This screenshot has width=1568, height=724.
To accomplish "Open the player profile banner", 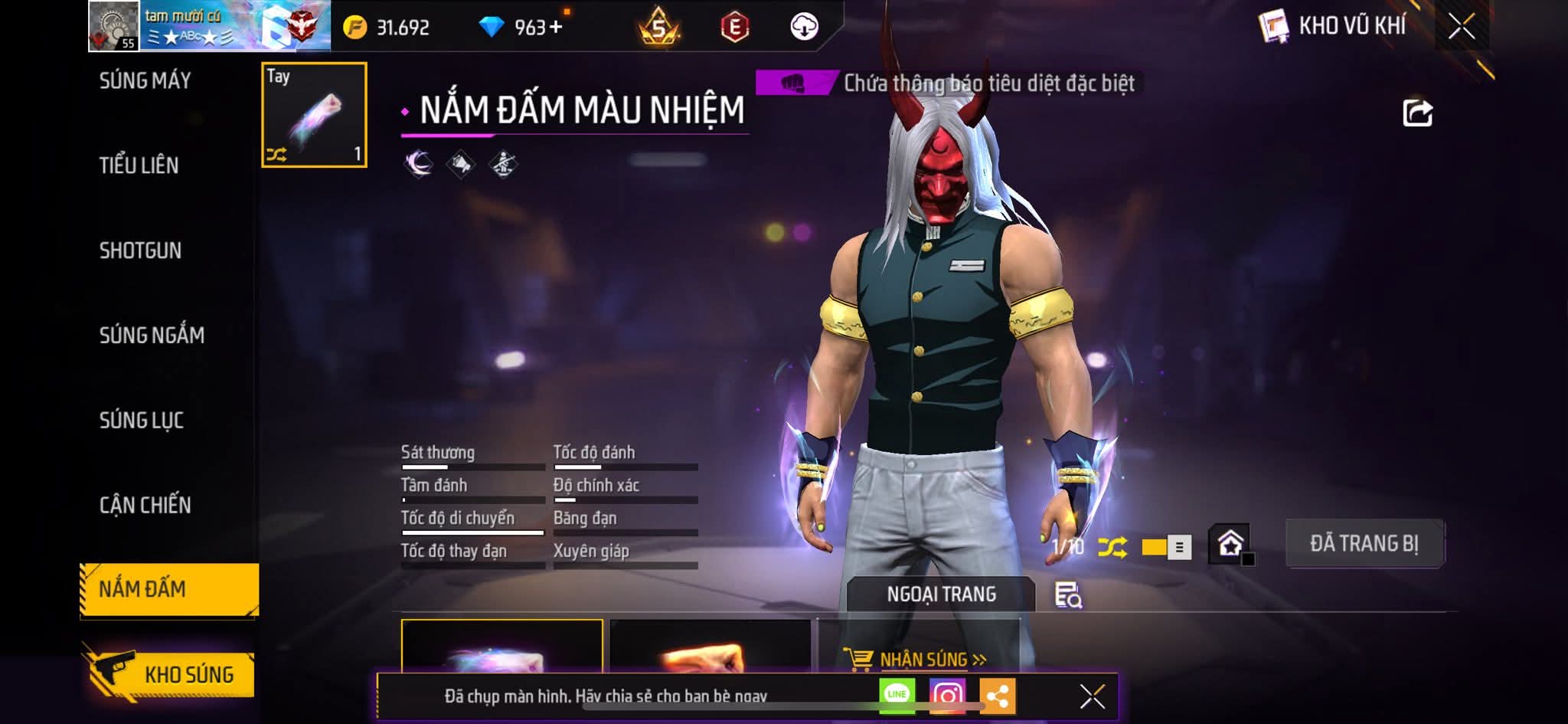I will (x=209, y=26).
